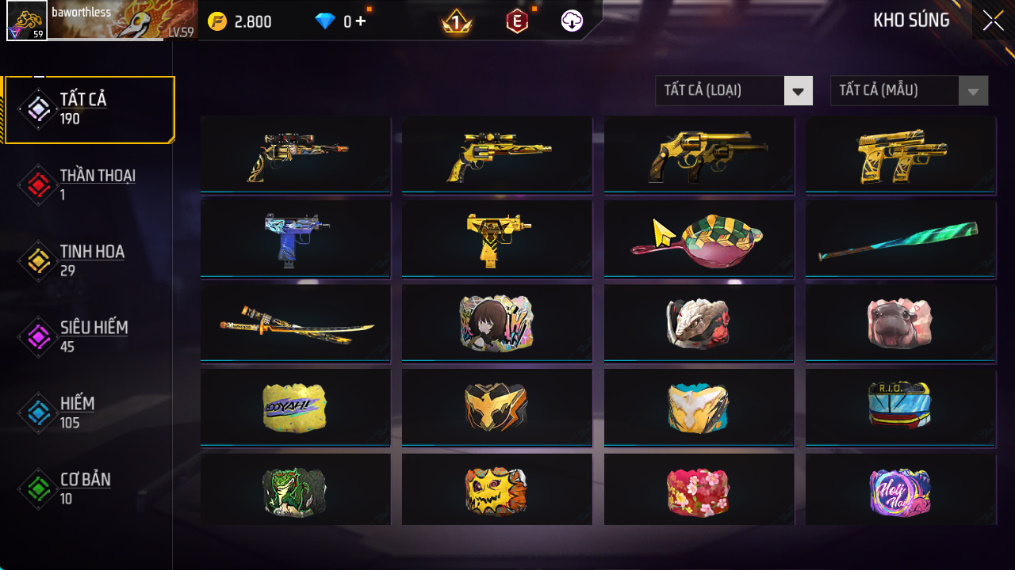The image size is (1015, 570).
Task: Click the red E hexagon icon
Action: 516,21
